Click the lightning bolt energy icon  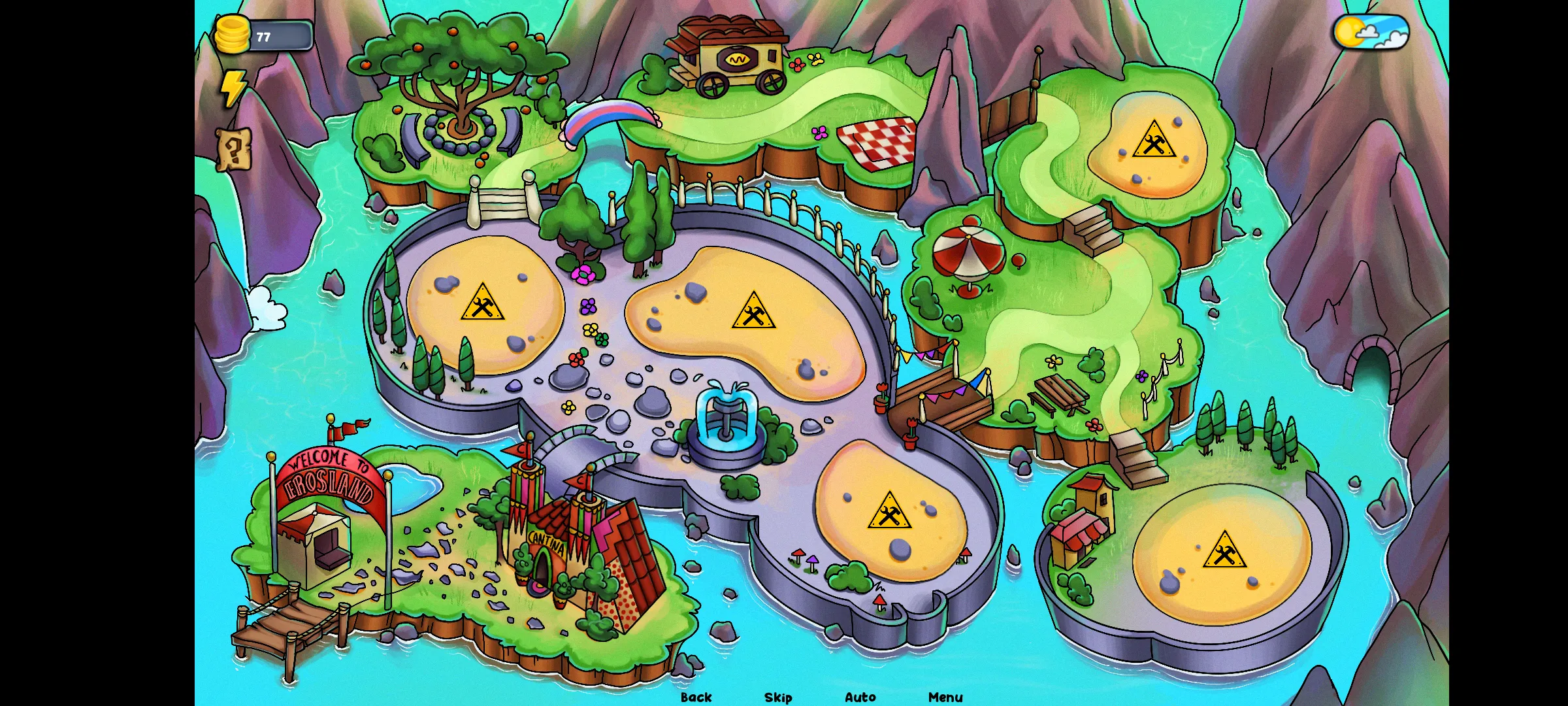click(233, 88)
